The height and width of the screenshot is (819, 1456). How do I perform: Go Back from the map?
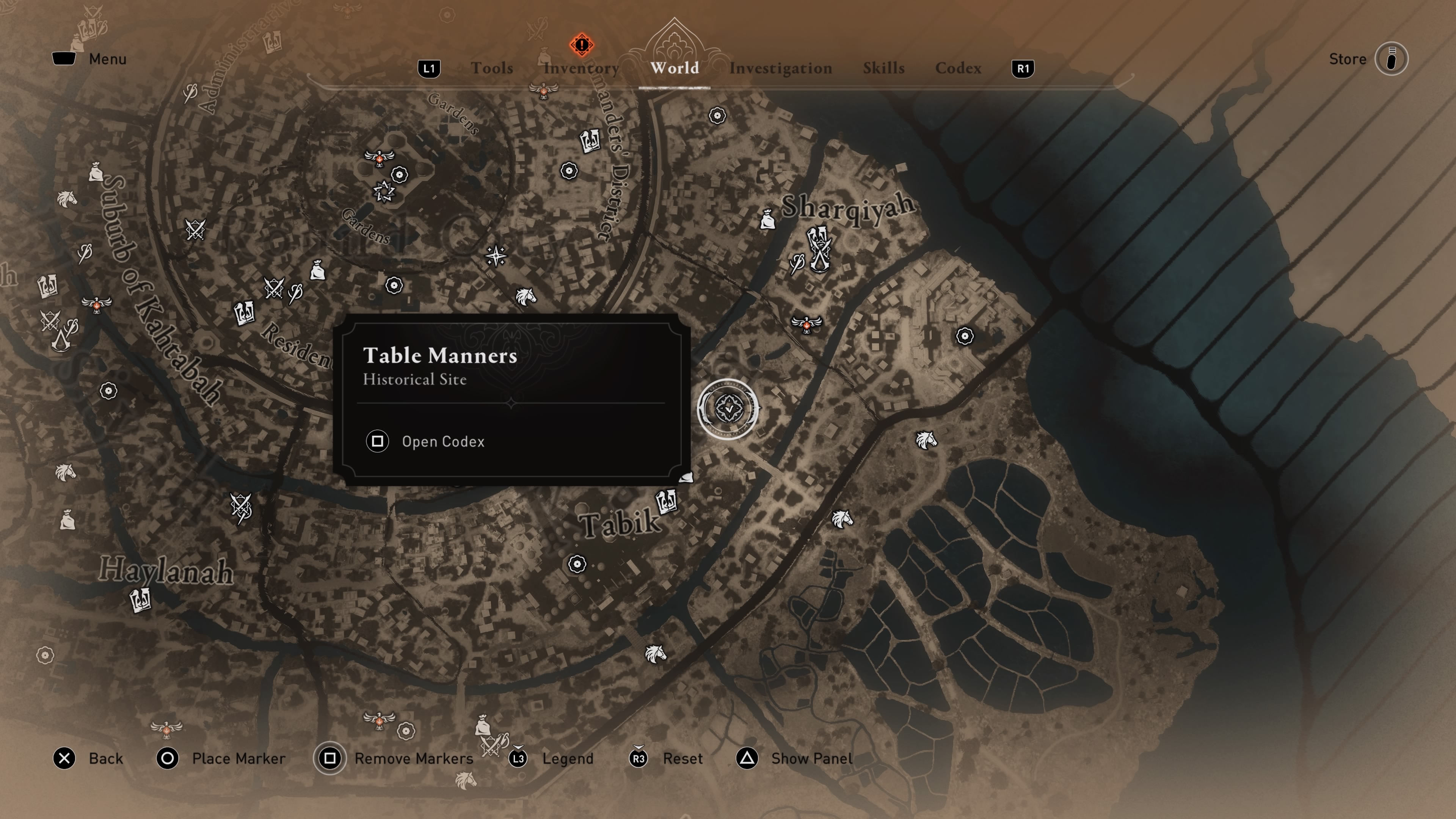pyautogui.click(x=88, y=758)
